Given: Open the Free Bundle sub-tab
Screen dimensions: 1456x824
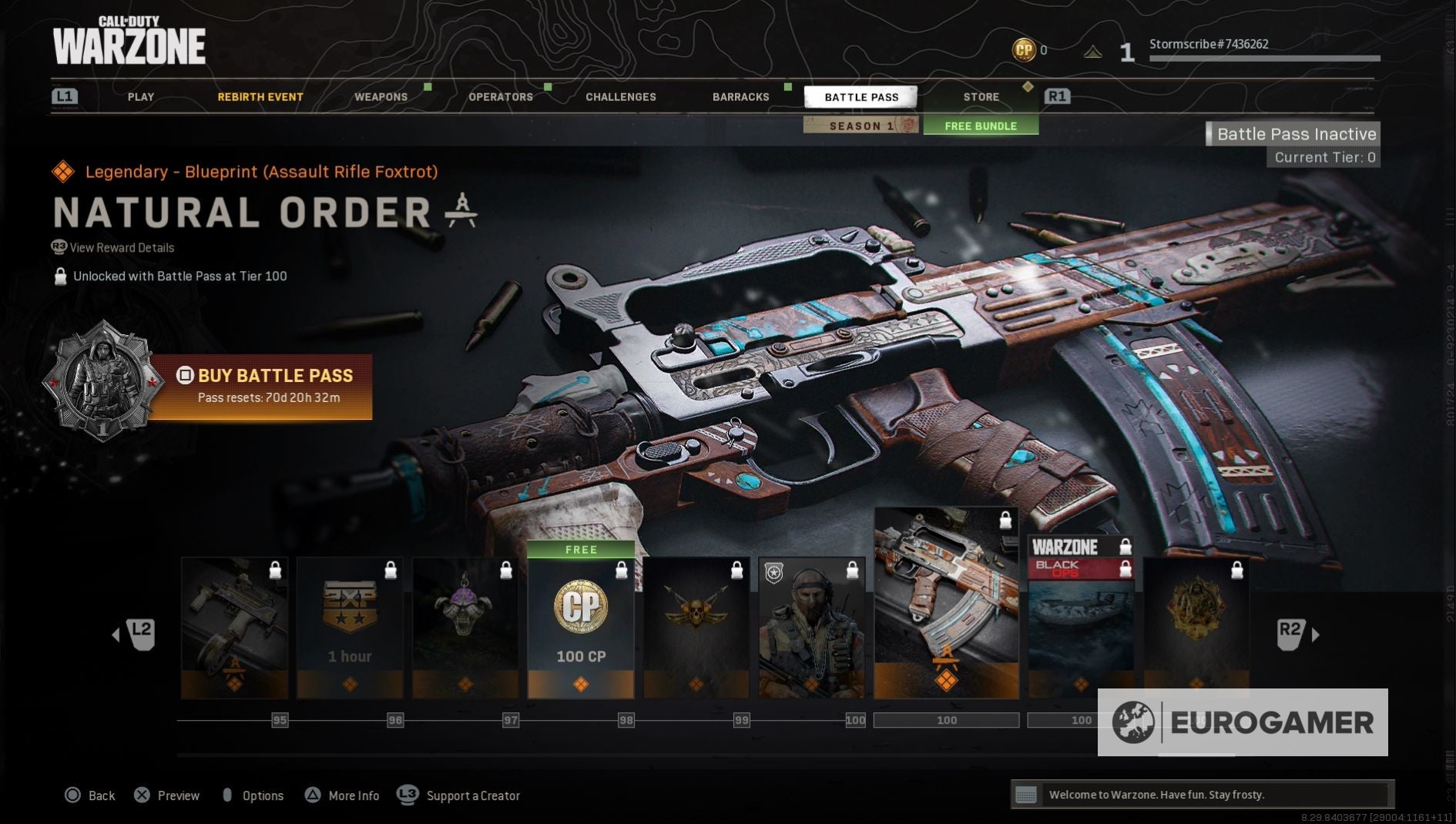Looking at the screenshot, I should pyautogui.click(x=981, y=126).
